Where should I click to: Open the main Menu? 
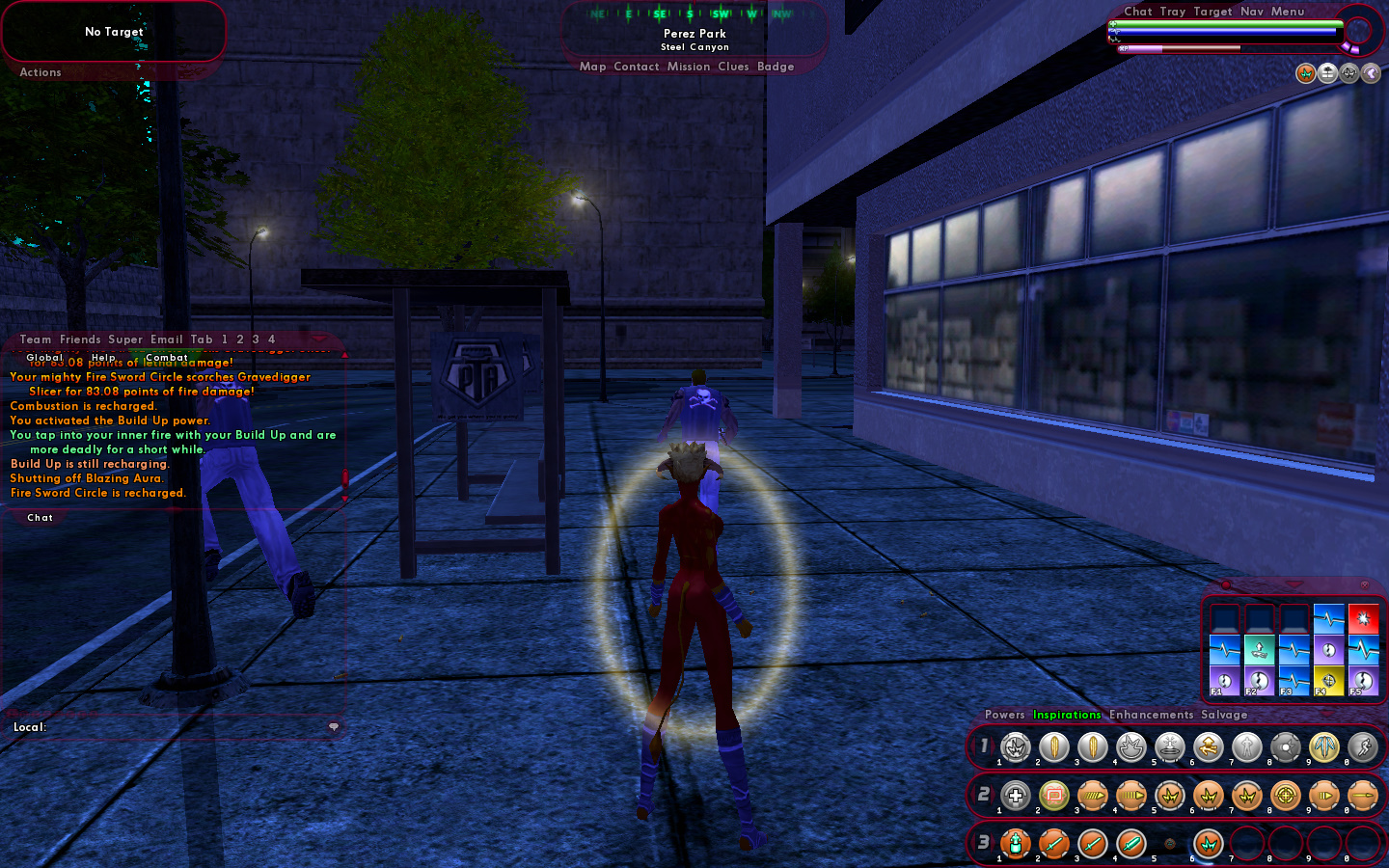pos(1287,12)
